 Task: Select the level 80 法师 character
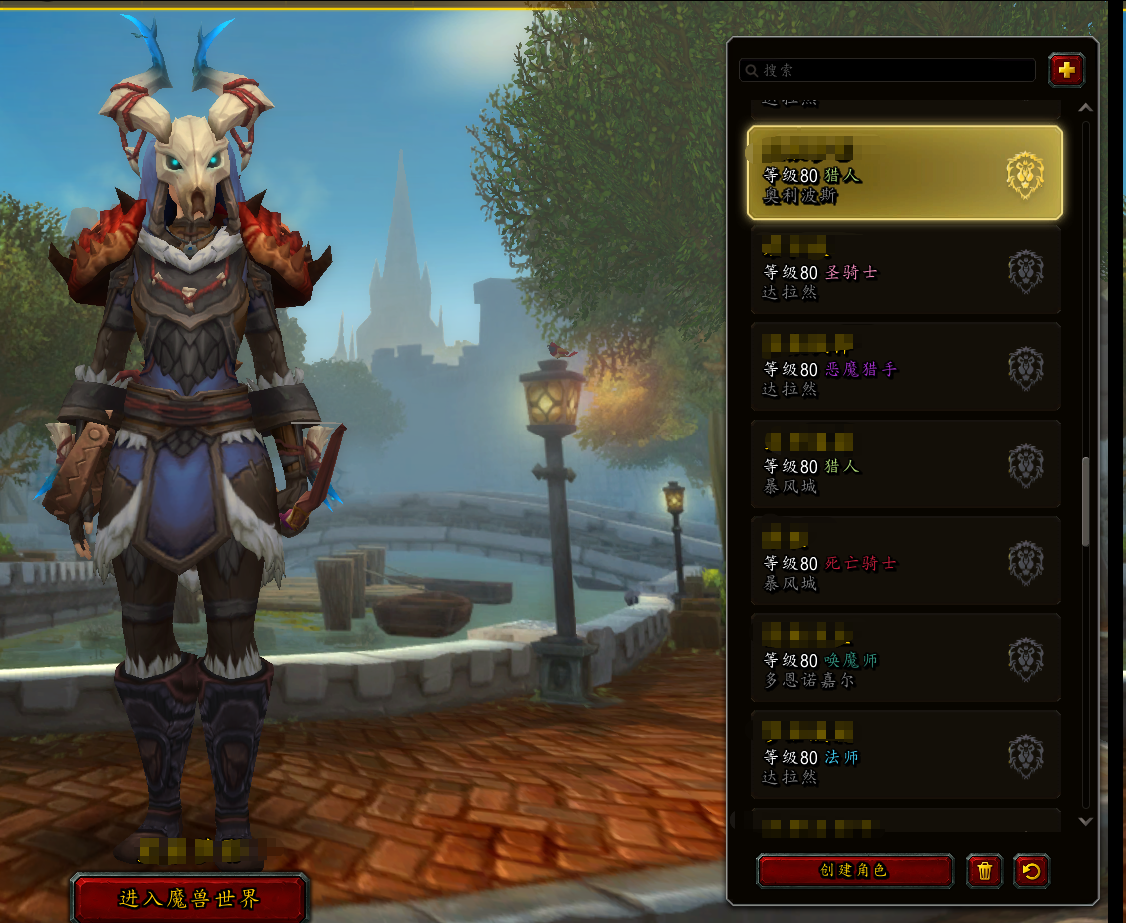[904, 755]
